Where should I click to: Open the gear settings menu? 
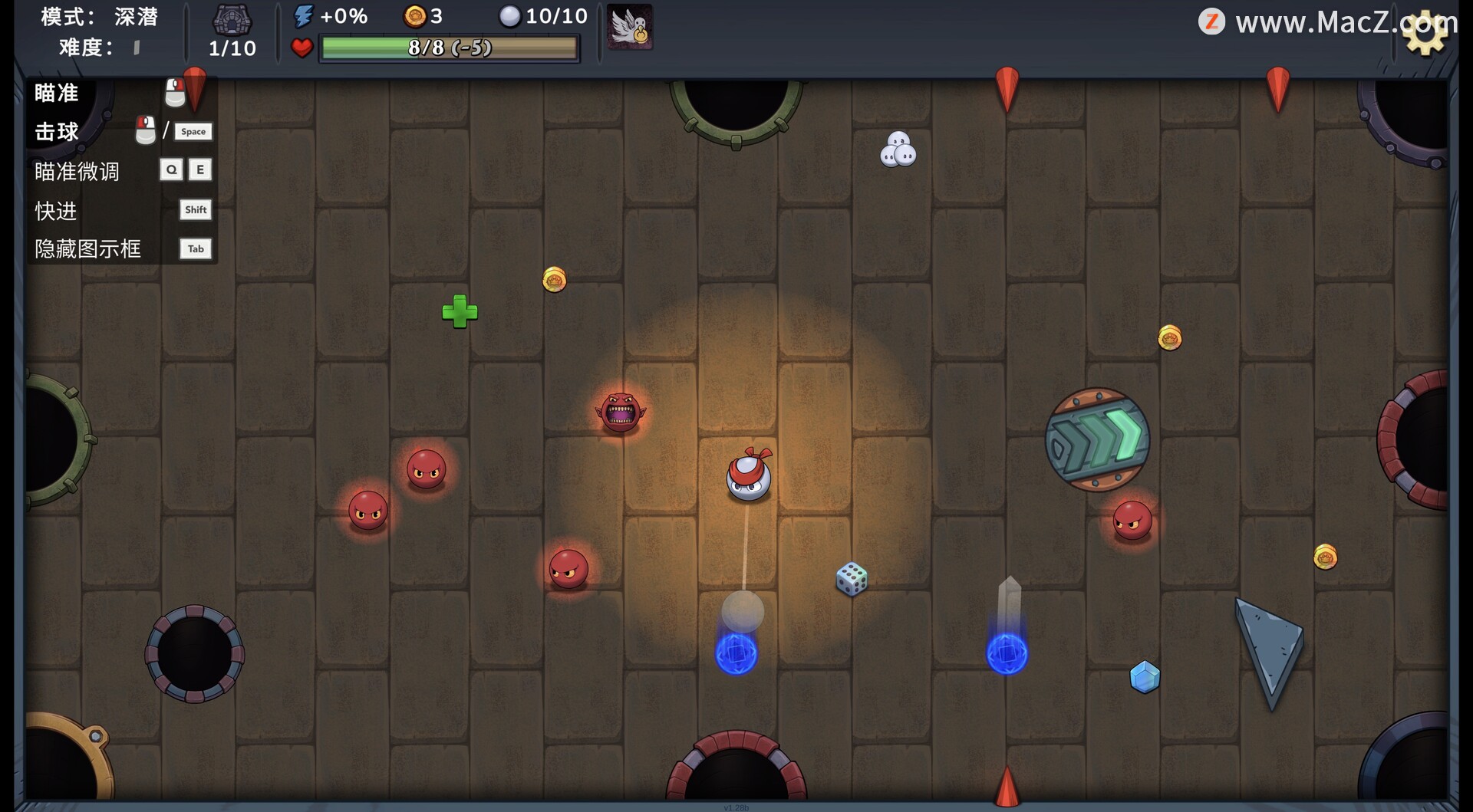(x=1425, y=34)
